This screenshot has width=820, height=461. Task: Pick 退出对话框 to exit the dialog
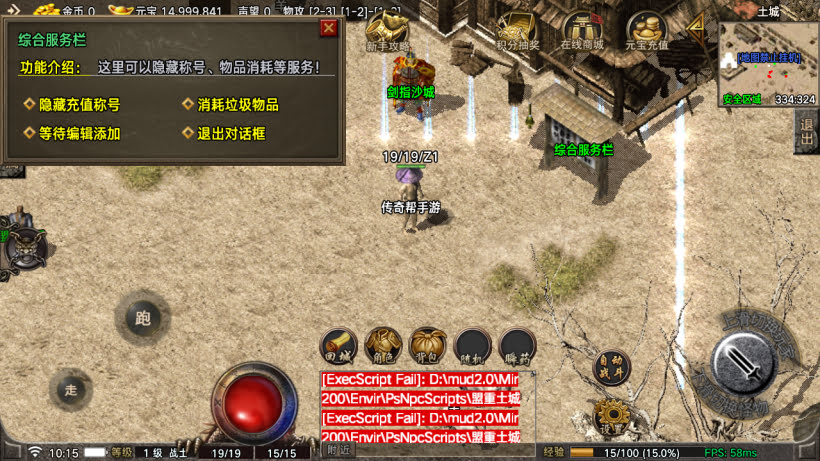tap(231, 133)
